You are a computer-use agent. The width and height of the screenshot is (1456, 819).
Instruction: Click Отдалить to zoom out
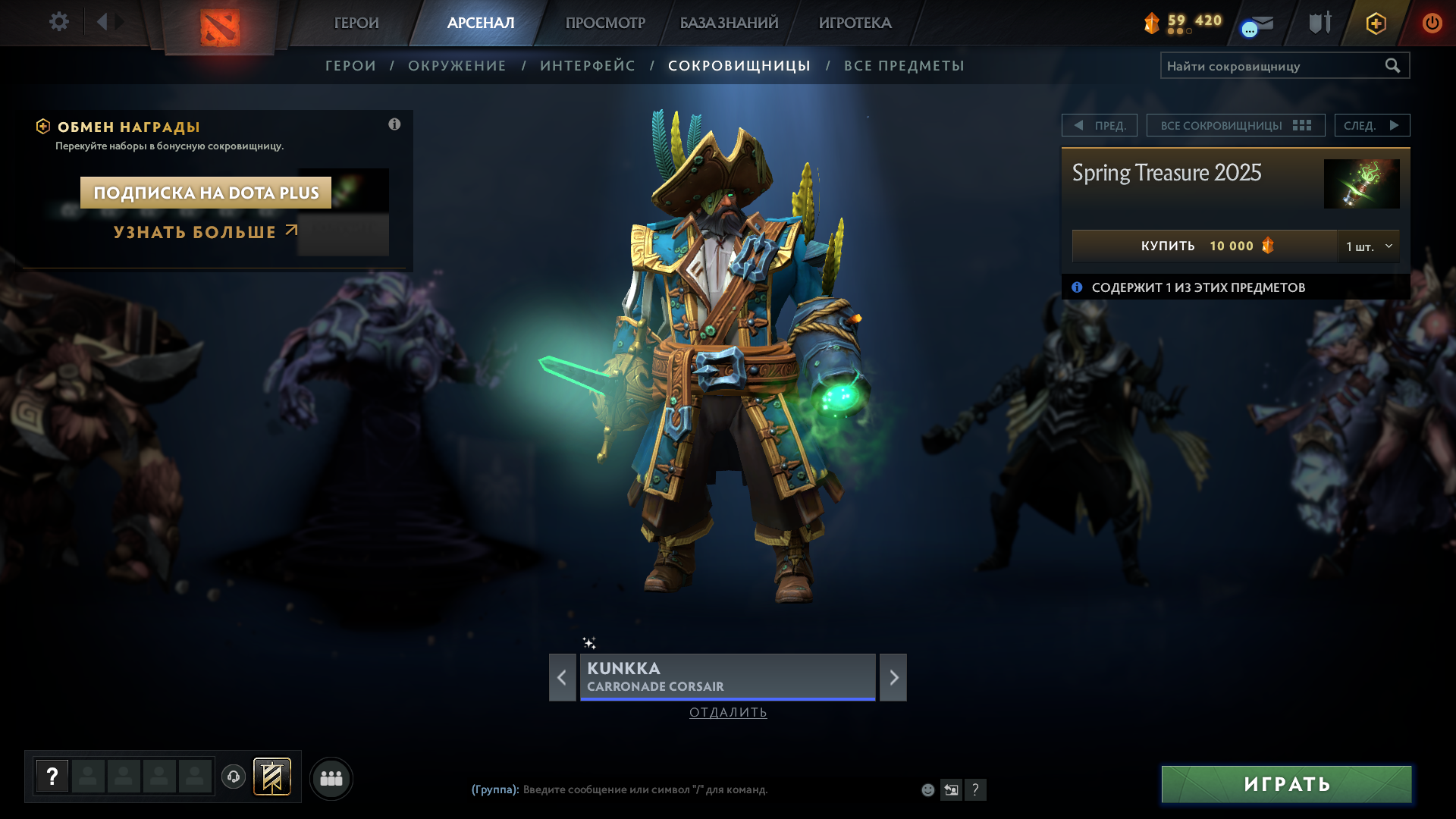coord(728,712)
